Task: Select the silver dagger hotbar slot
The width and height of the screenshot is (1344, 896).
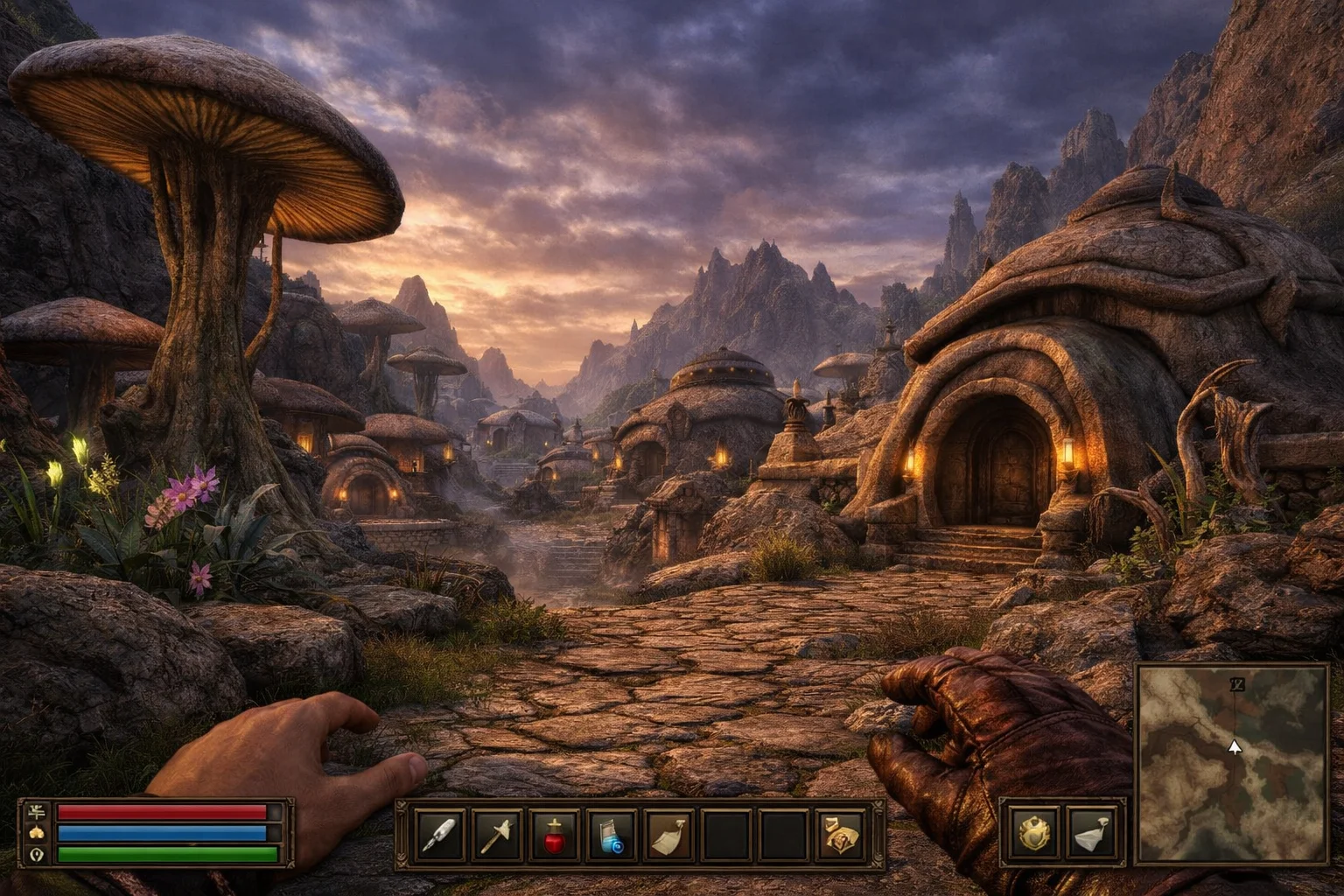Action: pyautogui.click(x=438, y=834)
